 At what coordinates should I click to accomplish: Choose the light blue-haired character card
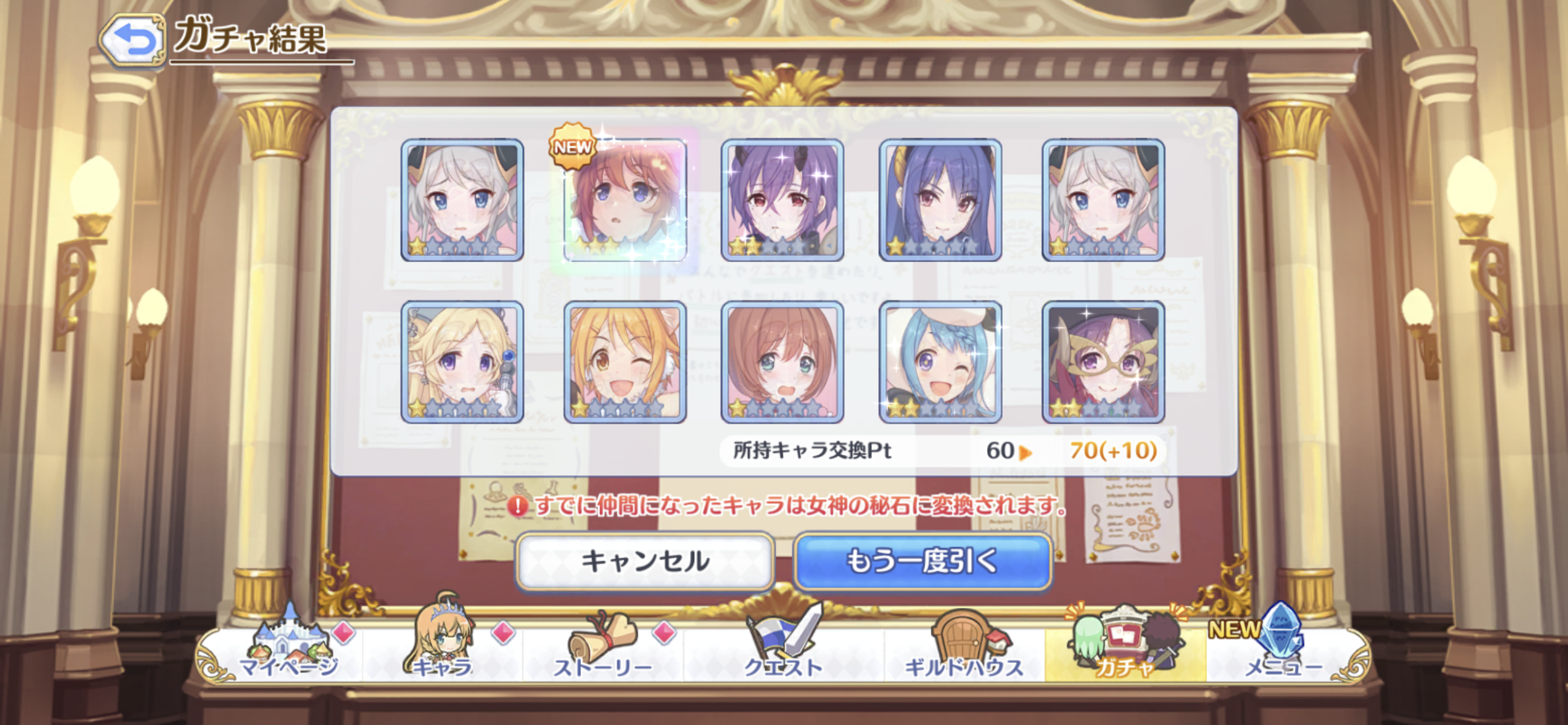[940, 362]
